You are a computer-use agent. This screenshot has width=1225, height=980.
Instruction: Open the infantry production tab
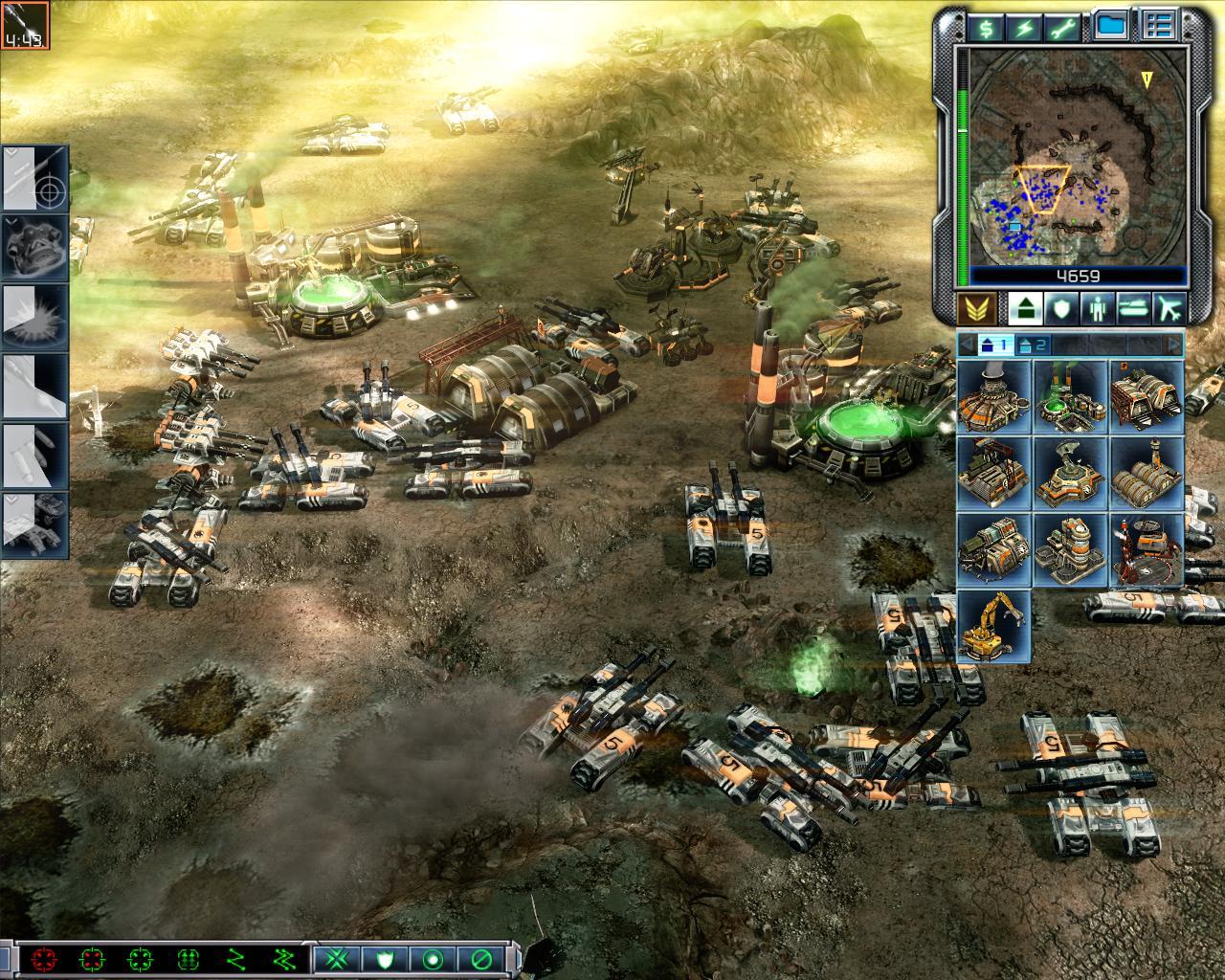pos(1096,308)
